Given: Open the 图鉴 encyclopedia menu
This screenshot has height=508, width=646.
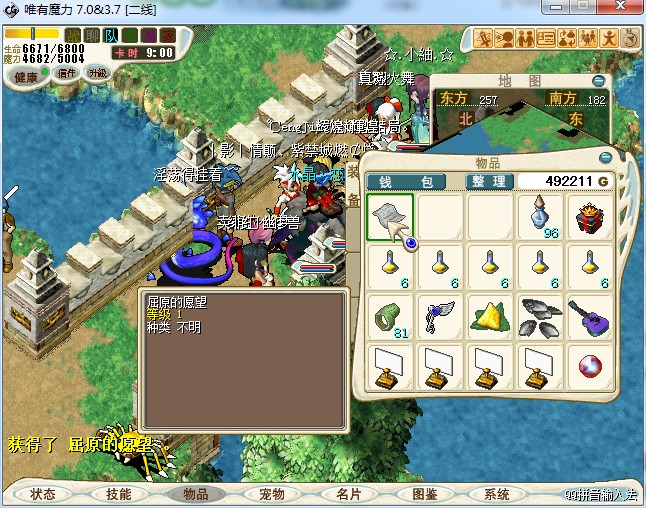Looking at the screenshot, I should pyautogui.click(x=424, y=494).
